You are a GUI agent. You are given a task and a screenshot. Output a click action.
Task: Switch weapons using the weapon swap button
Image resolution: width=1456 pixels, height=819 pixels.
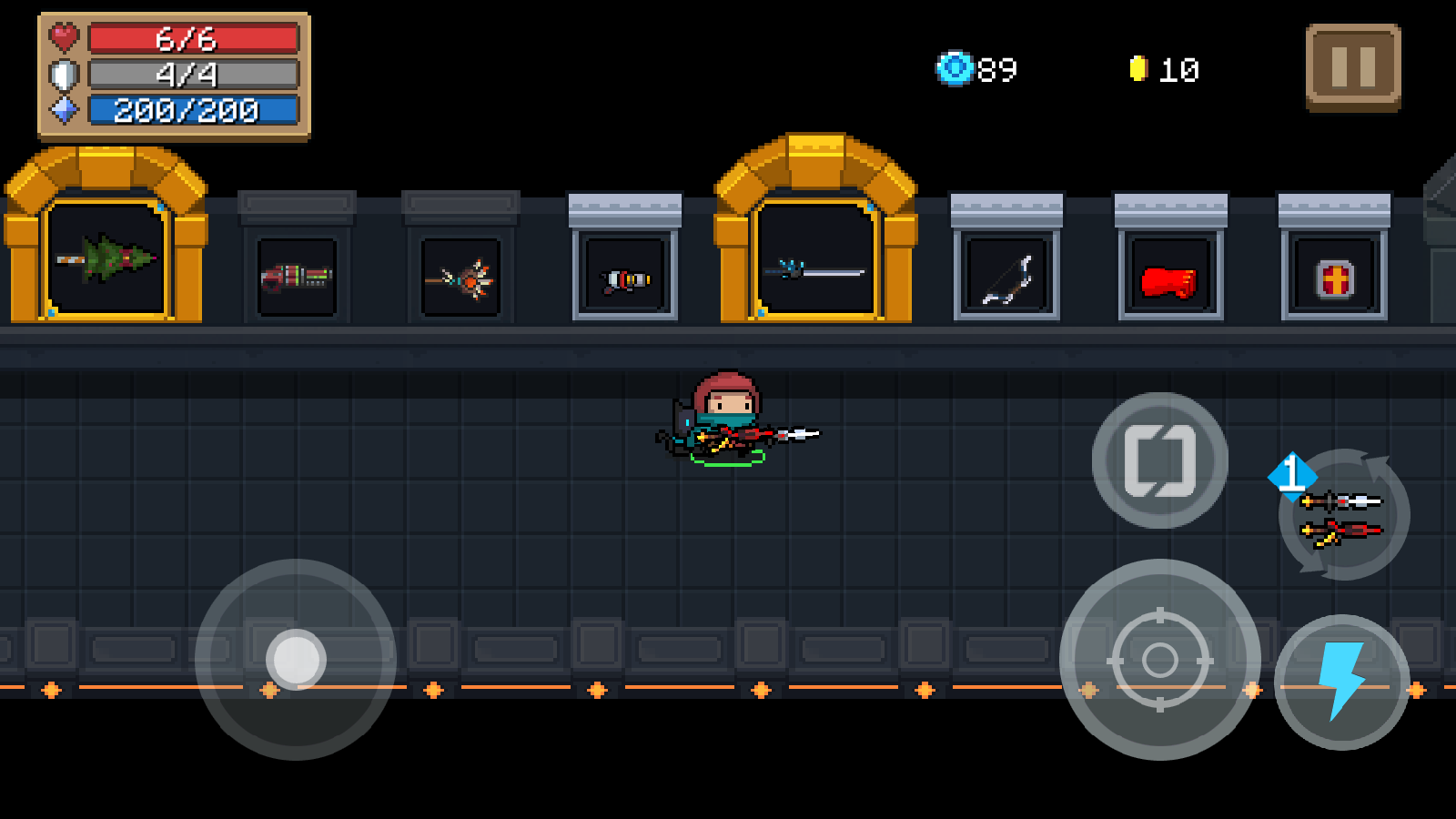click(x=1343, y=515)
